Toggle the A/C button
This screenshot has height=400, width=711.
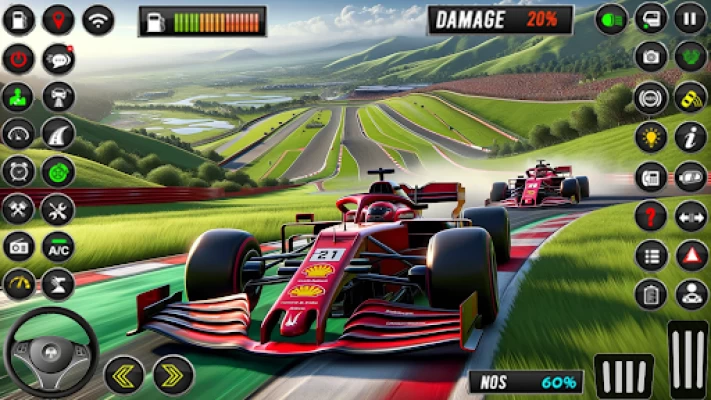tap(58, 246)
